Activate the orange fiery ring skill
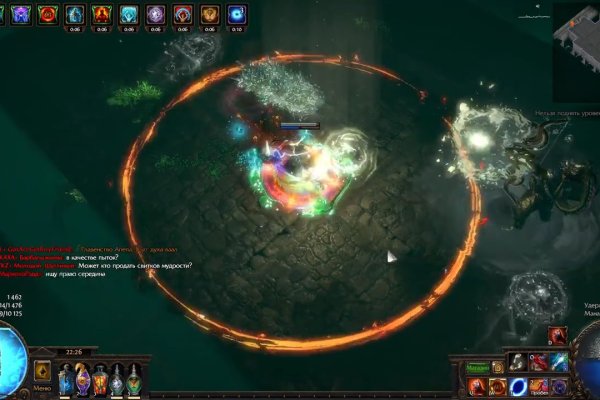 (497, 385)
